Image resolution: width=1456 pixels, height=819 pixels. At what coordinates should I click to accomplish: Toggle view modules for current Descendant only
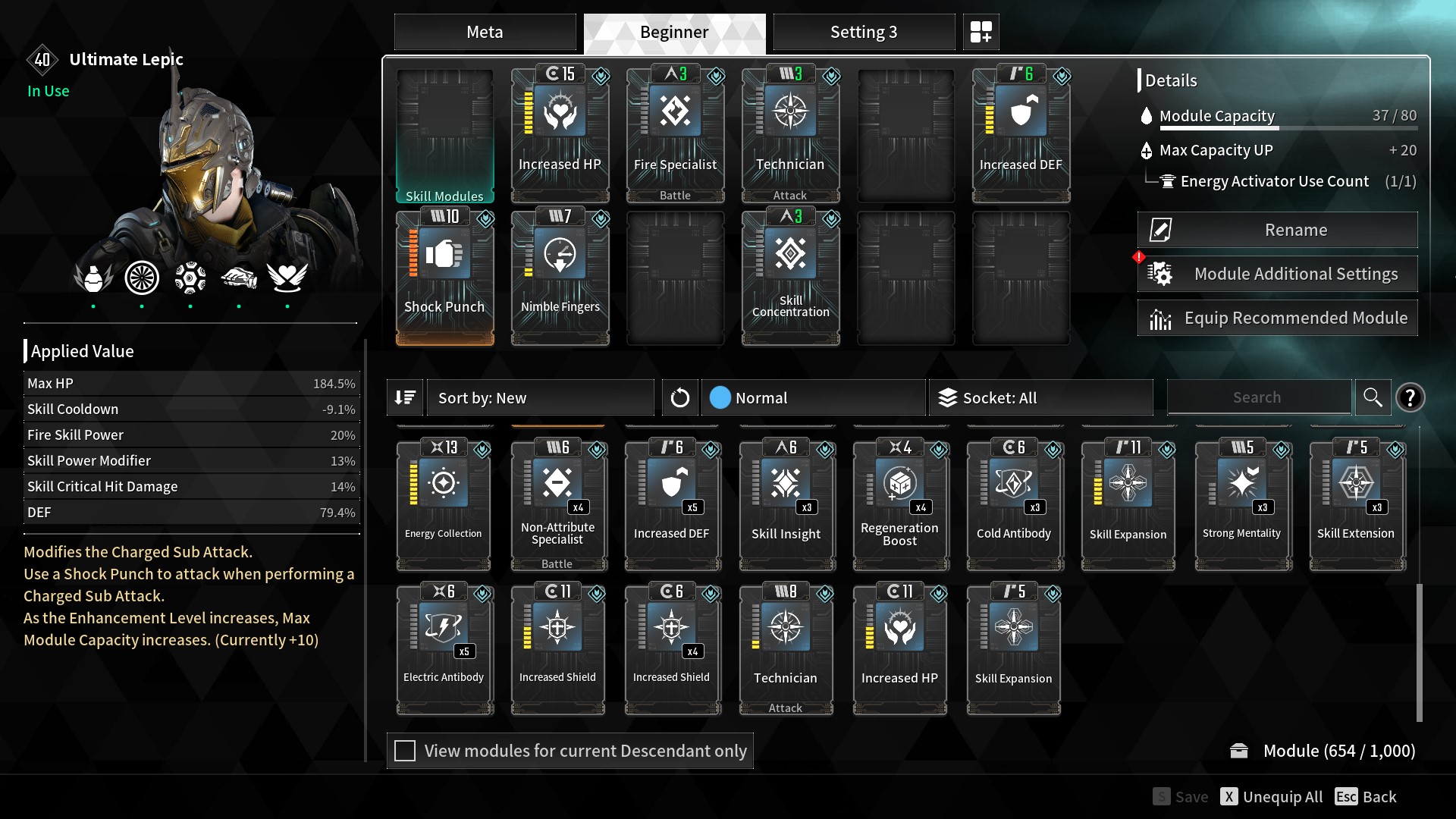coord(406,751)
